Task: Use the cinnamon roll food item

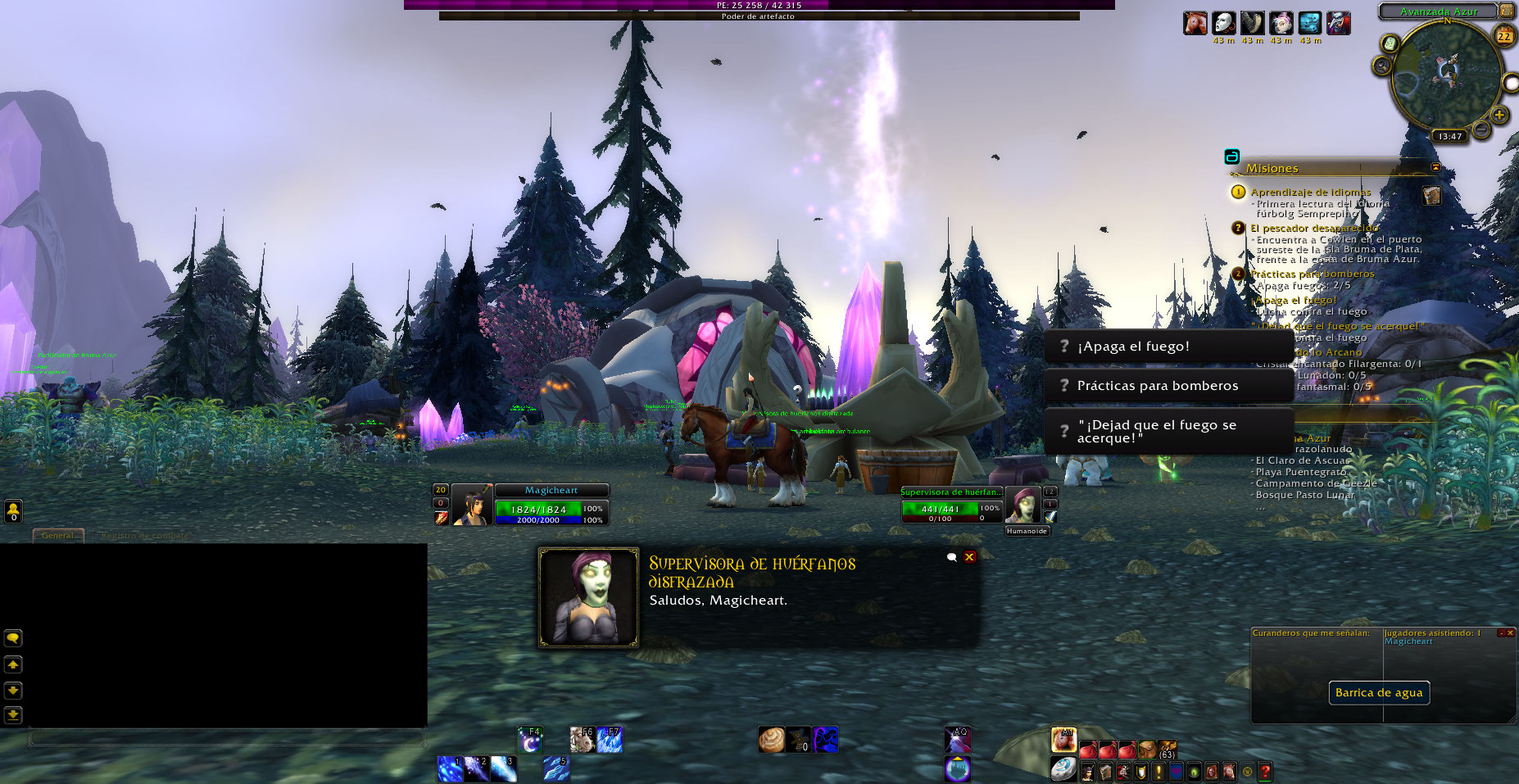Action: point(771,740)
